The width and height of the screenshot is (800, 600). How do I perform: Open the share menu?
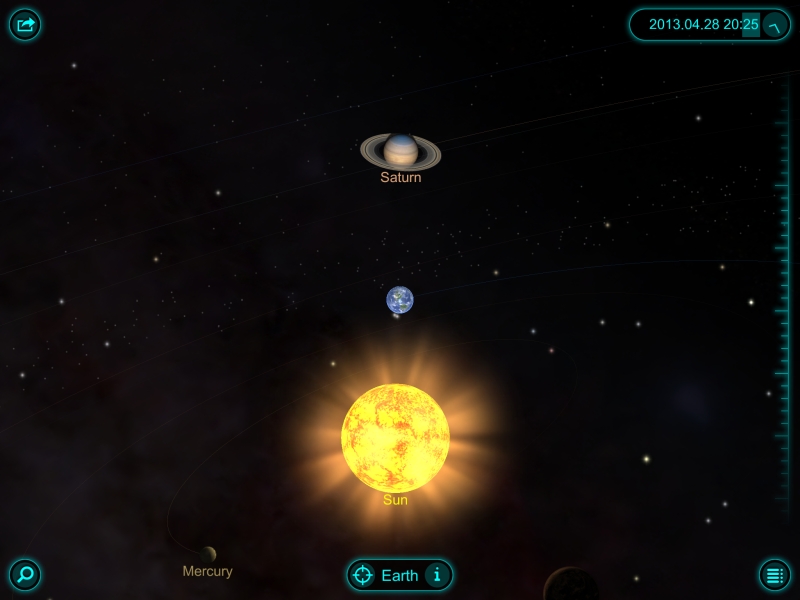click(x=25, y=25)
